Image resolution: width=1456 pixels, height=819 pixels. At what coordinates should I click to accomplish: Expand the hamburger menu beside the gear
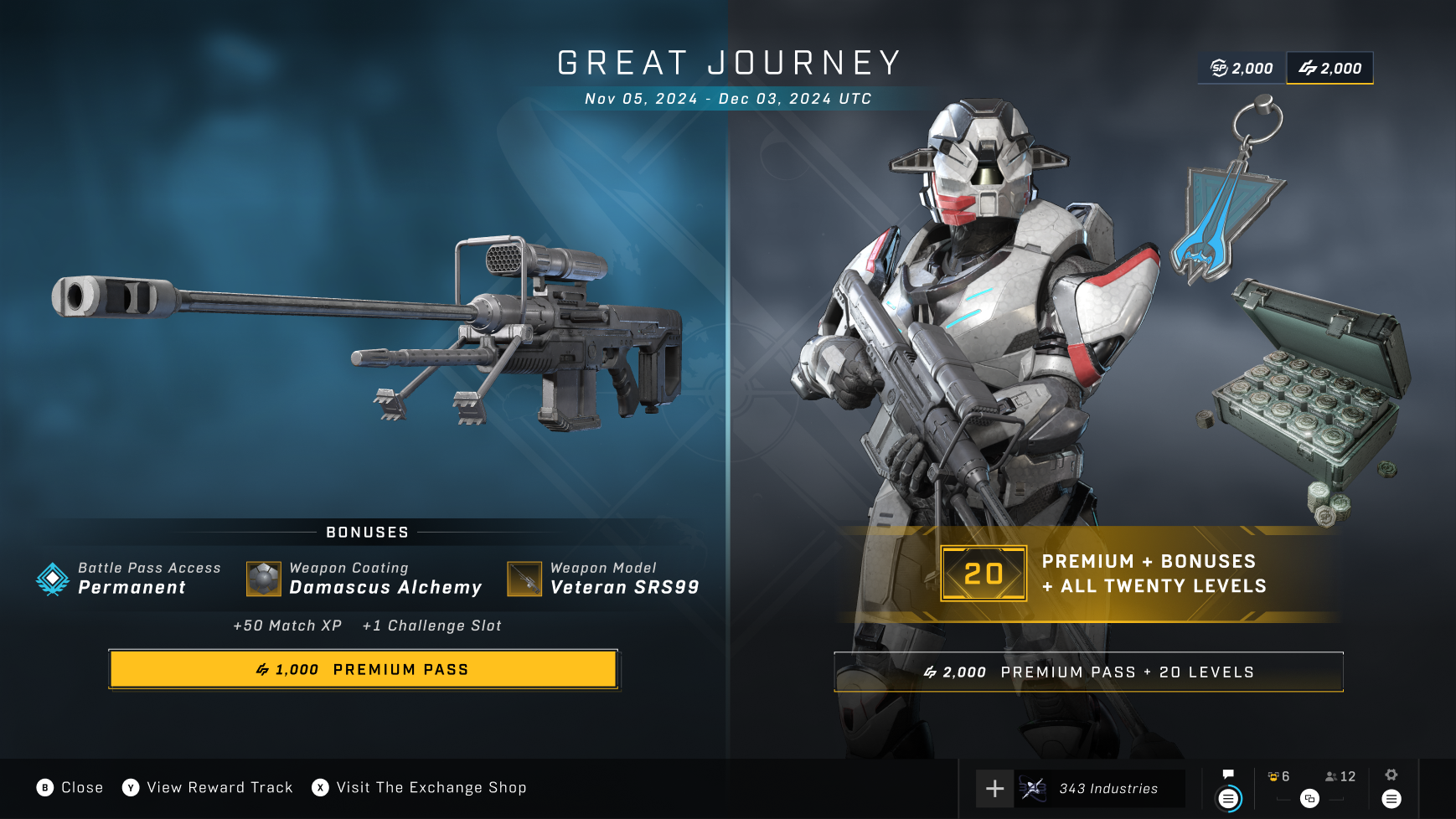1392,800
